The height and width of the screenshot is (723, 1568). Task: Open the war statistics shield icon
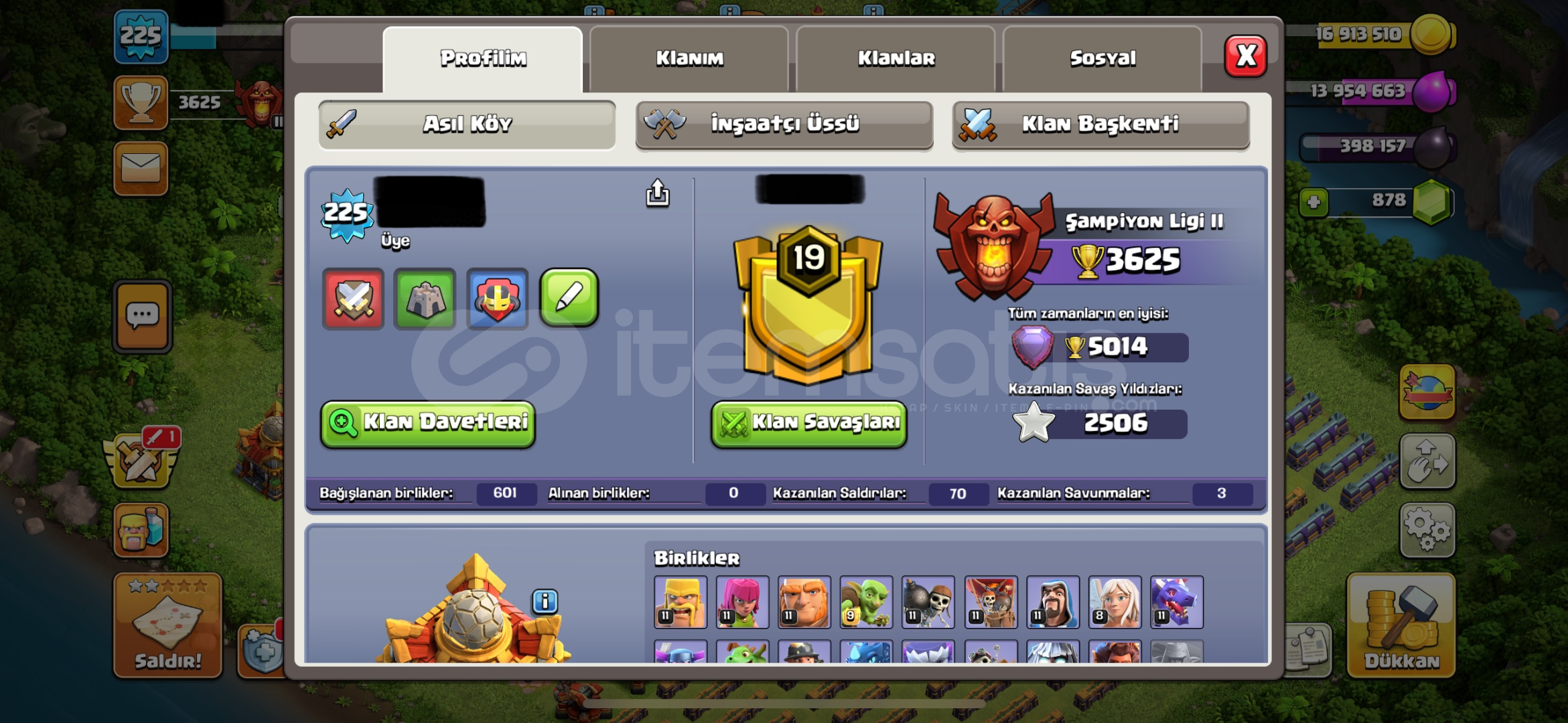[352, 299]
